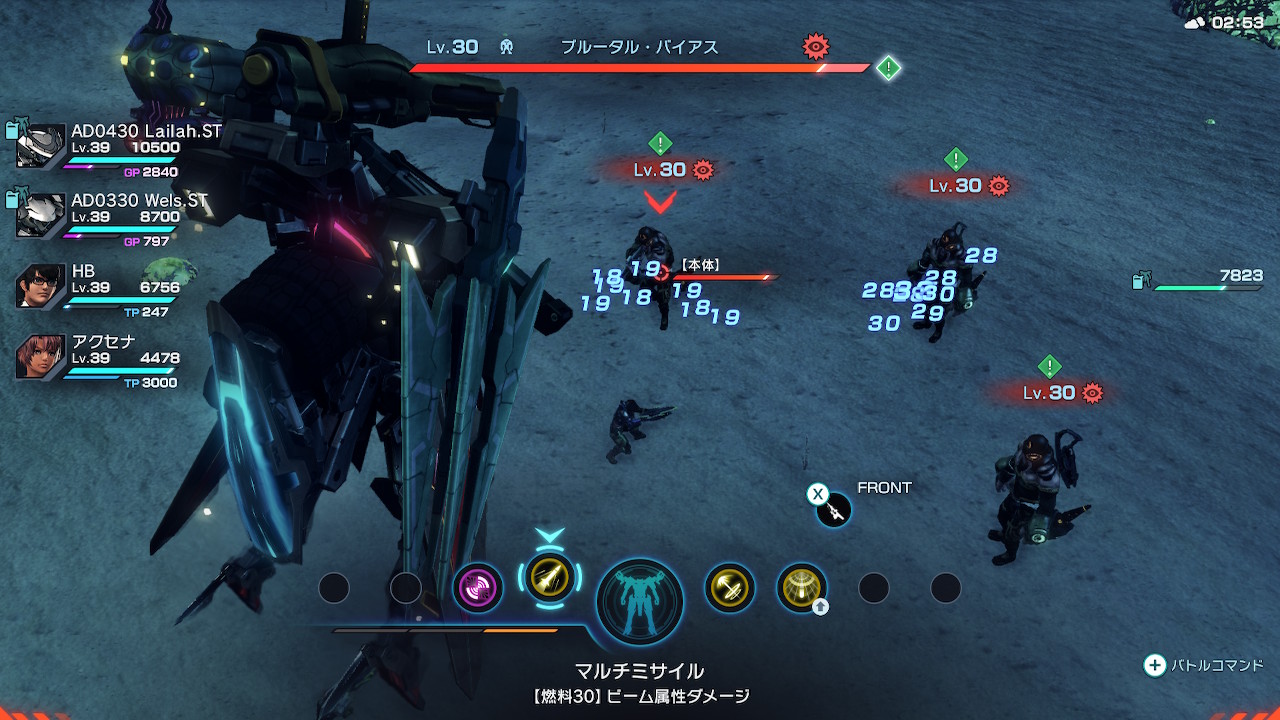The image size is (1280, 720).
Task: Activate the selected マルチミサイル missile art
Action: point(550,578)
